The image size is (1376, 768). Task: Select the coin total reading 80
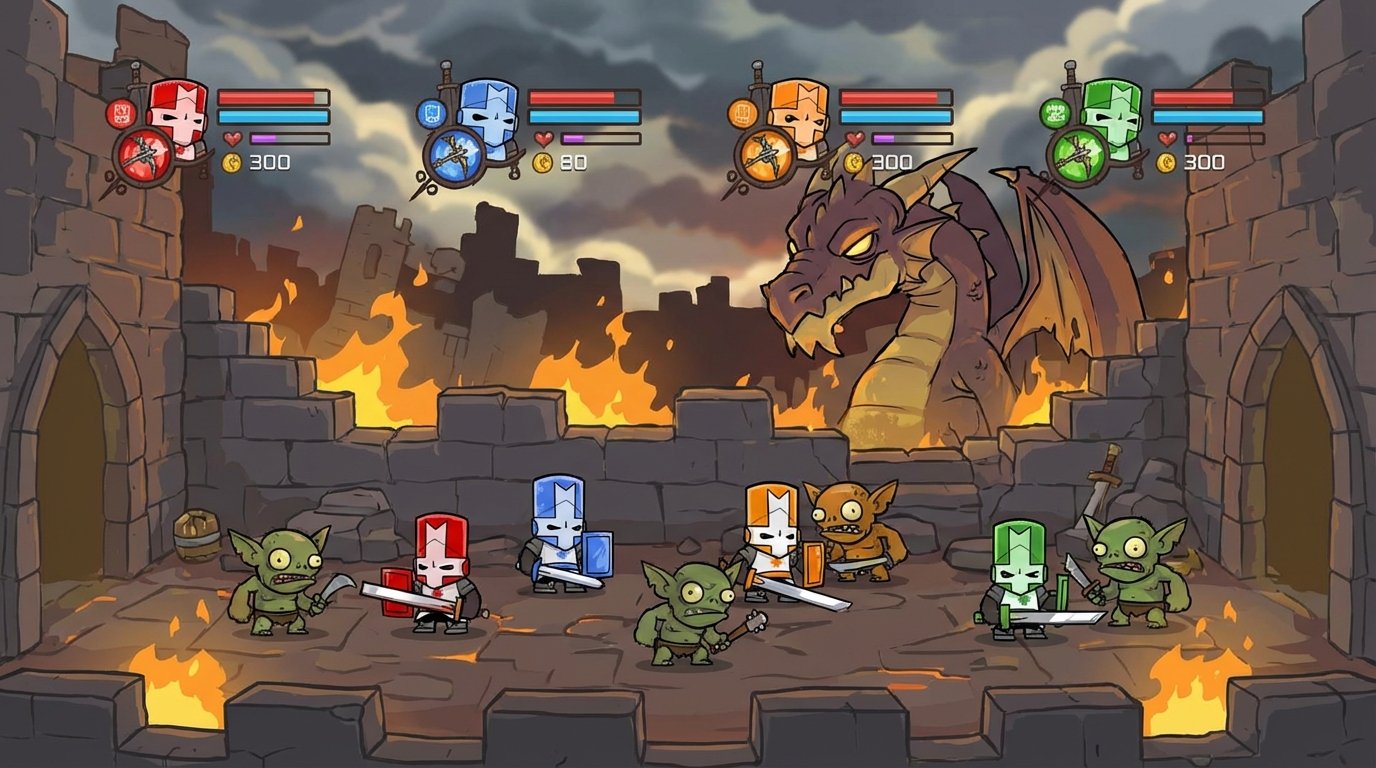pos(572,162)
